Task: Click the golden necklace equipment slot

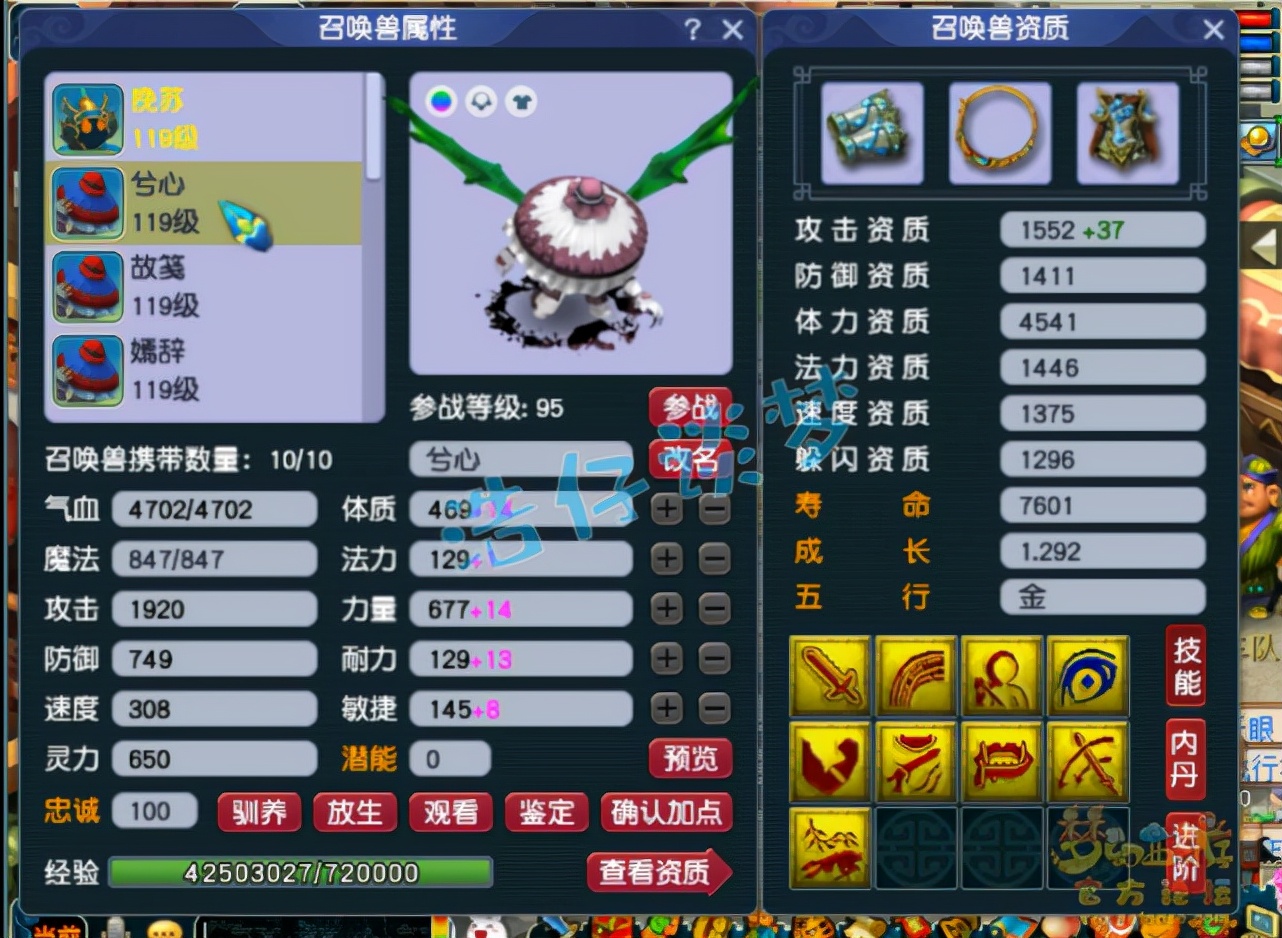Action: (1000, 131)
